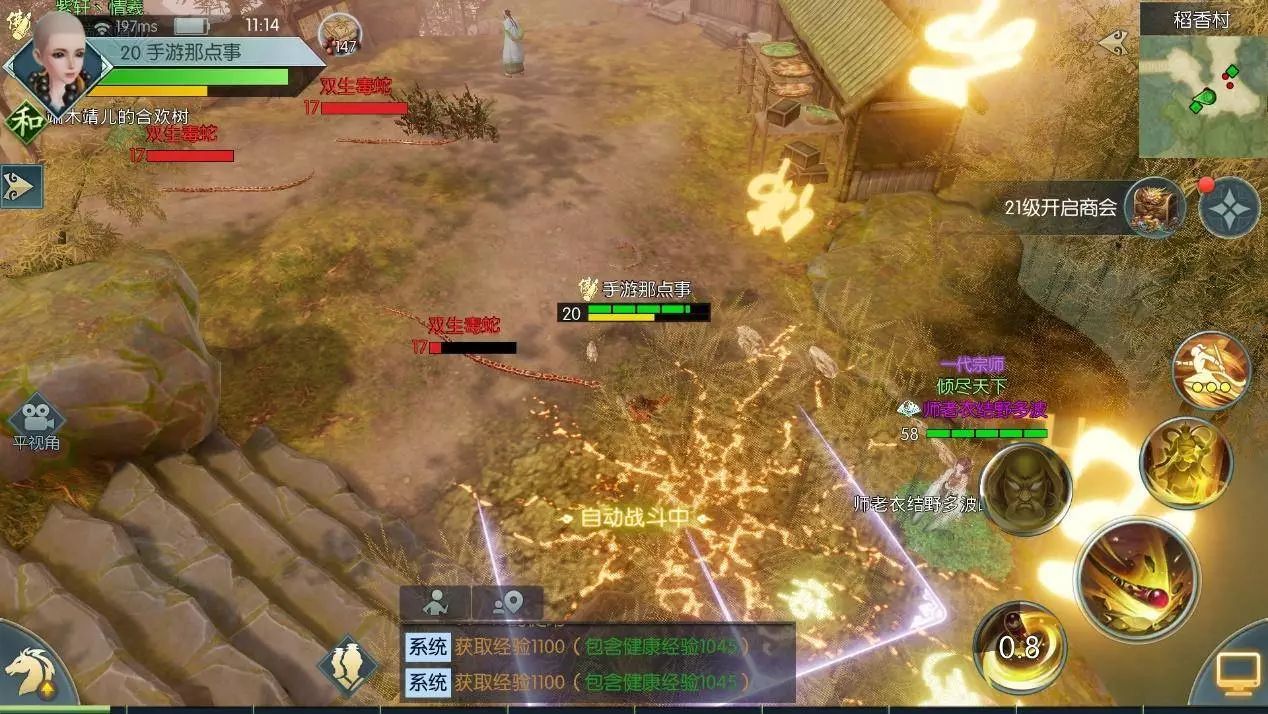
Task: Switch to the location pin chat tab
Action: pos(508,603)
